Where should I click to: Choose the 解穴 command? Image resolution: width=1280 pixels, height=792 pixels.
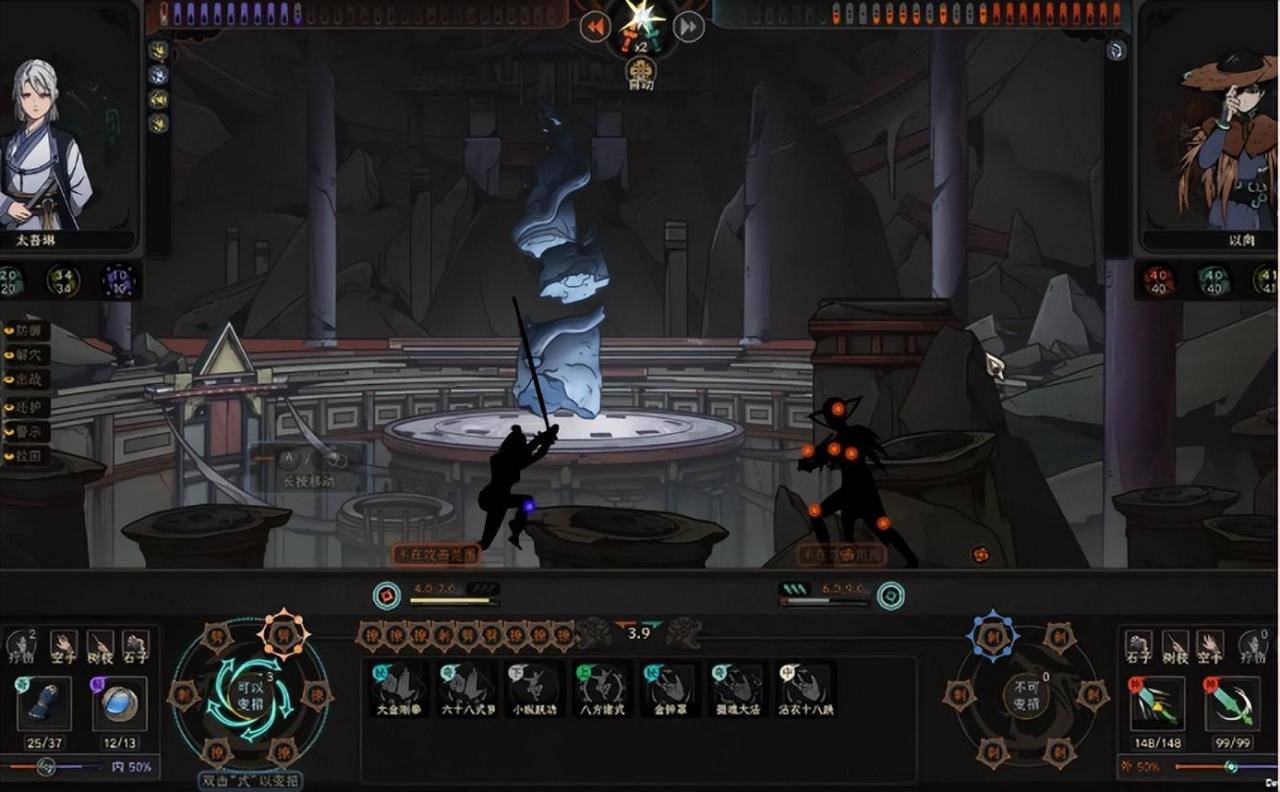(26, 354)
